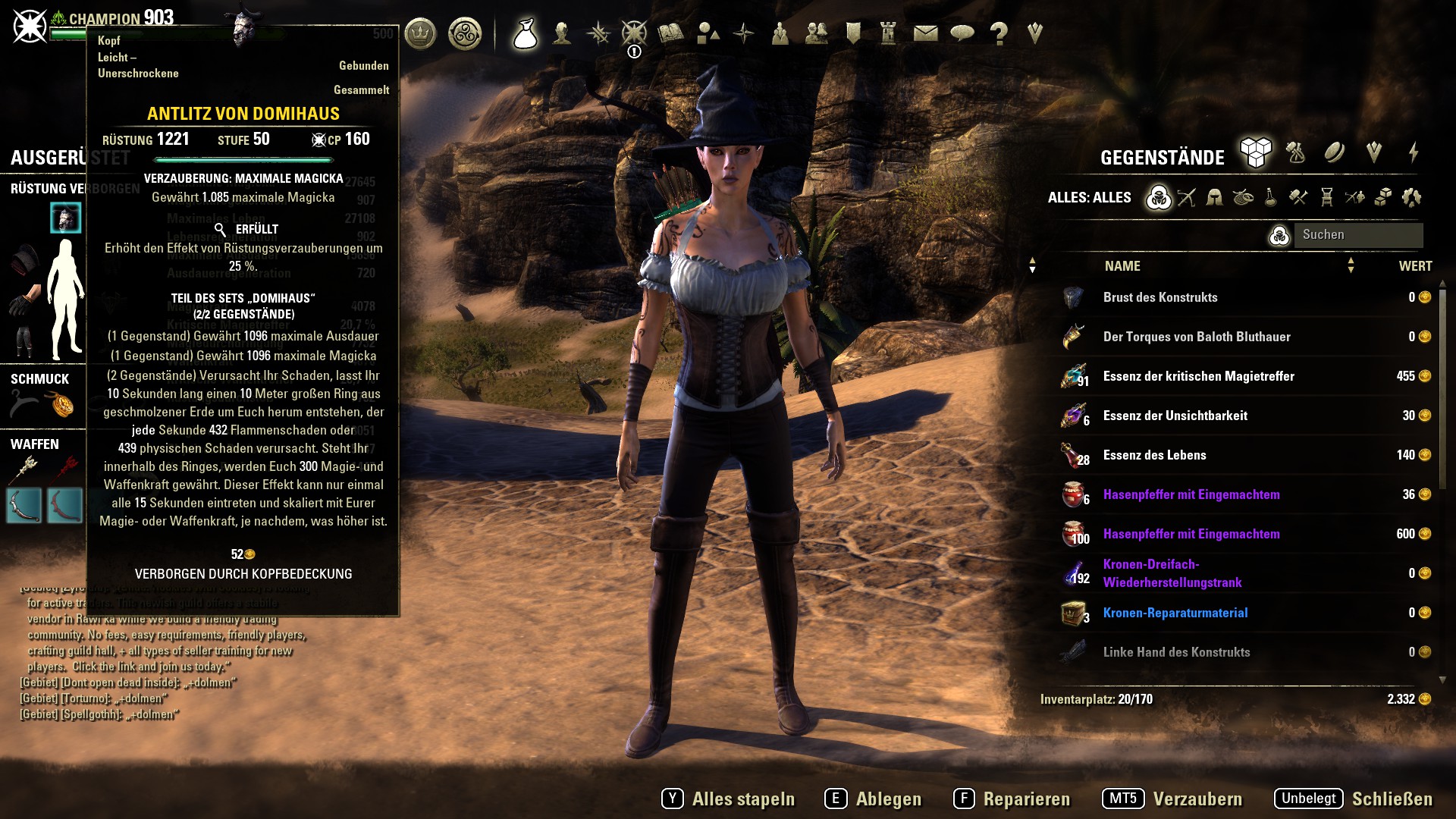Open the journal book icon
Screen dimensions: 1456x819
click(x=670, y=33)
